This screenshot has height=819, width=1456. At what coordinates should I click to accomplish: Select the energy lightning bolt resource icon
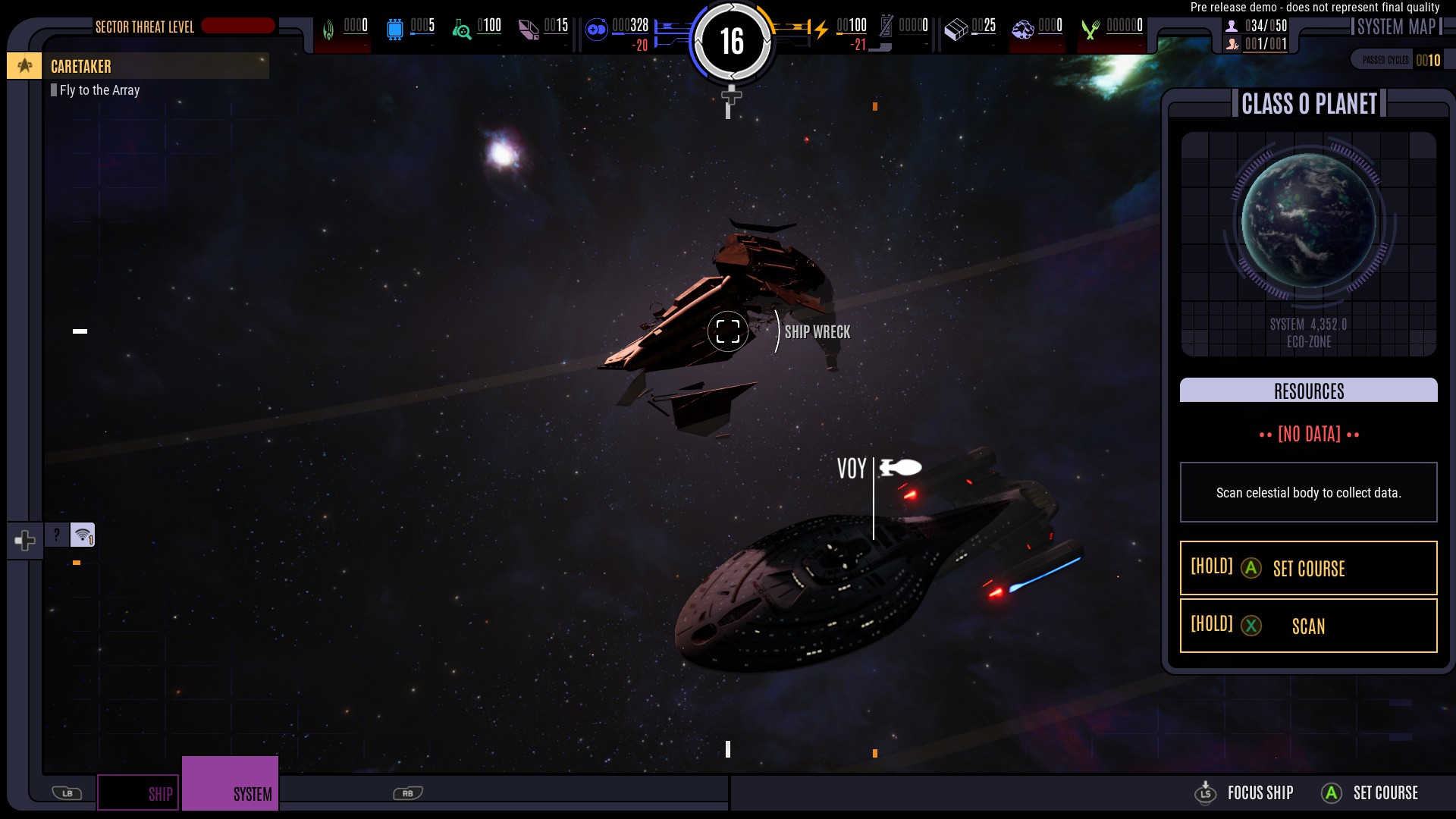[821, 30]
